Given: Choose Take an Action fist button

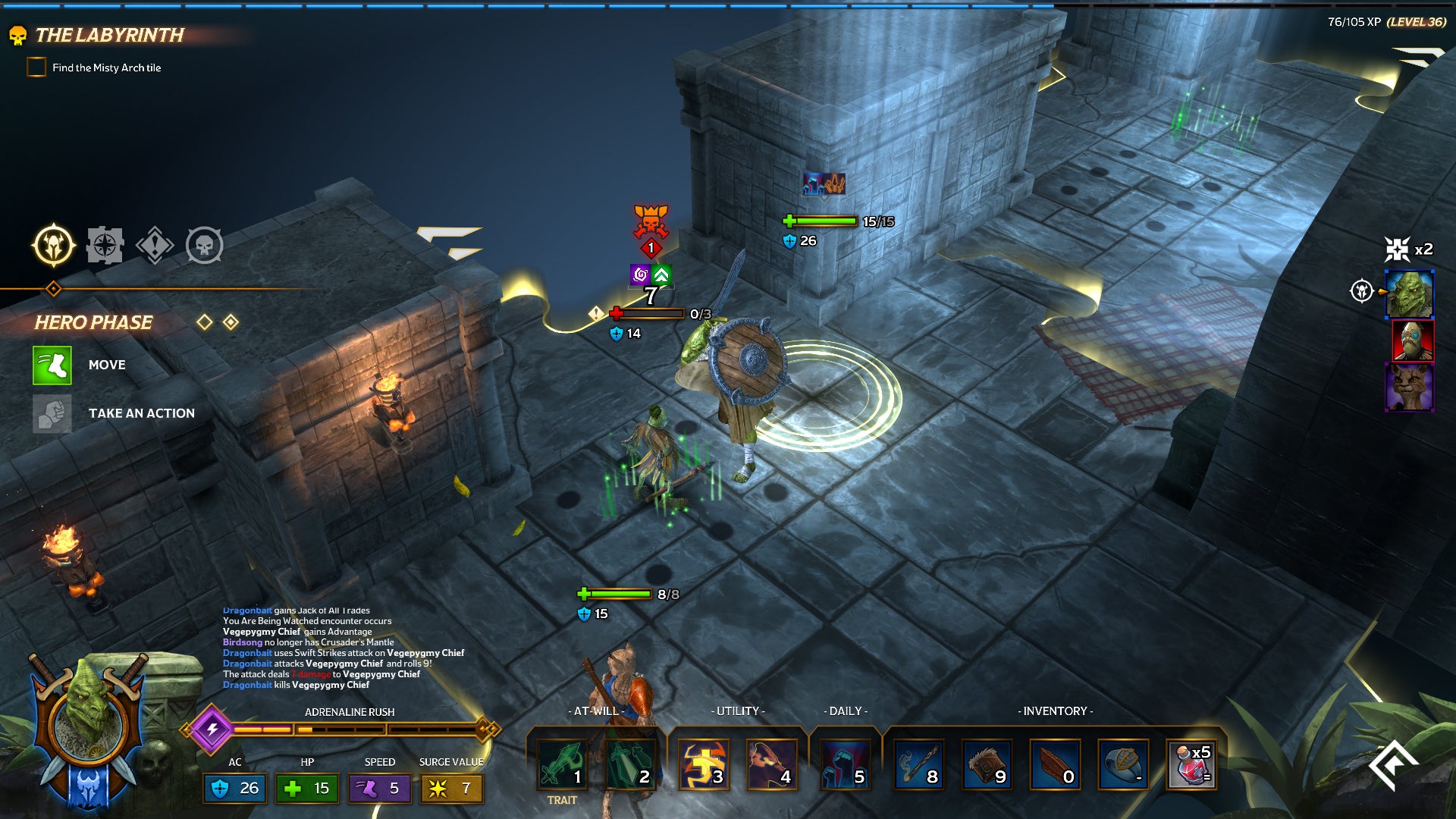Looking at the screenshot, I should click(x=52, y=413).
